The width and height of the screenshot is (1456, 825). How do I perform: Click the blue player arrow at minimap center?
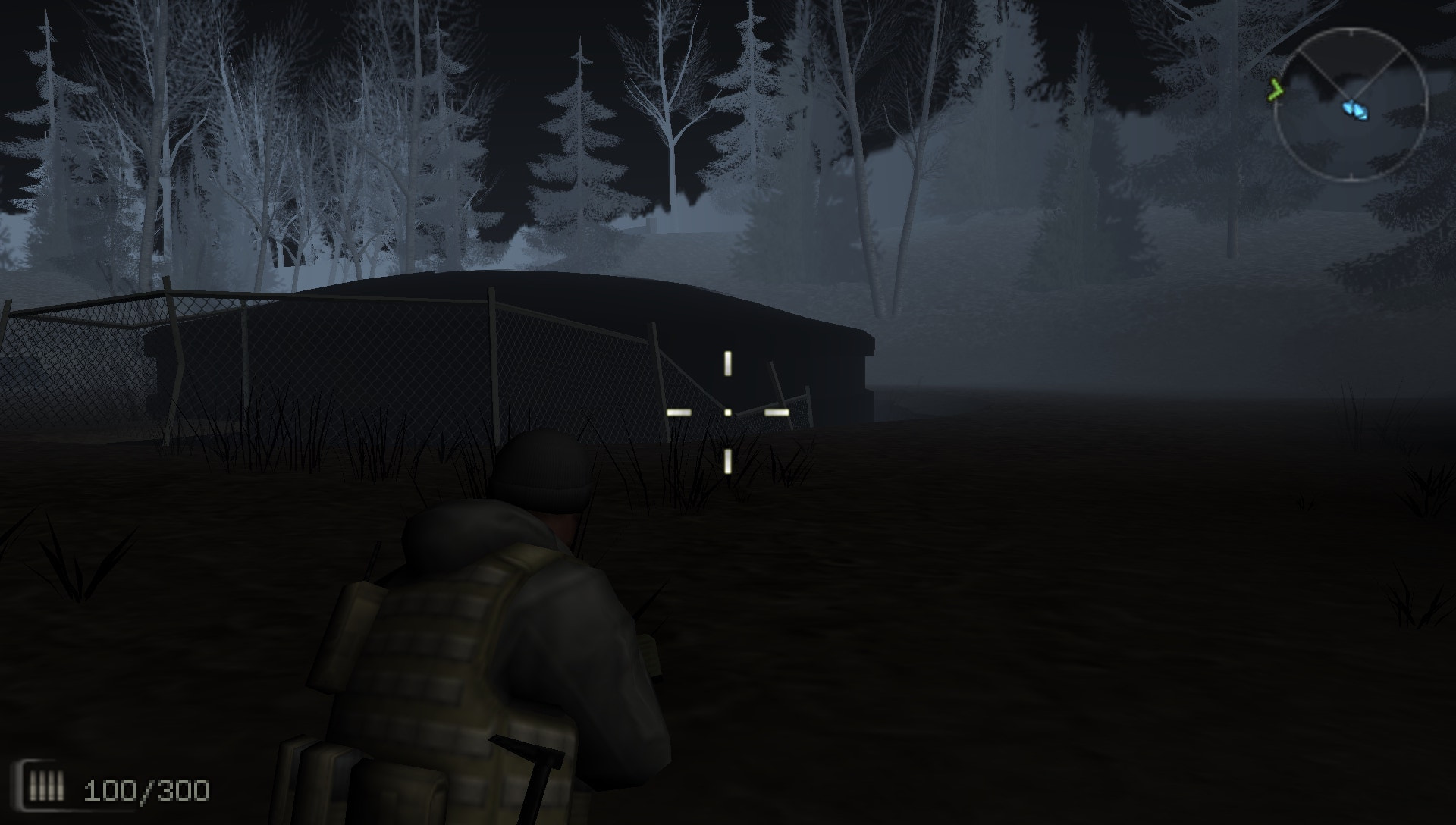click(1349, 105)
